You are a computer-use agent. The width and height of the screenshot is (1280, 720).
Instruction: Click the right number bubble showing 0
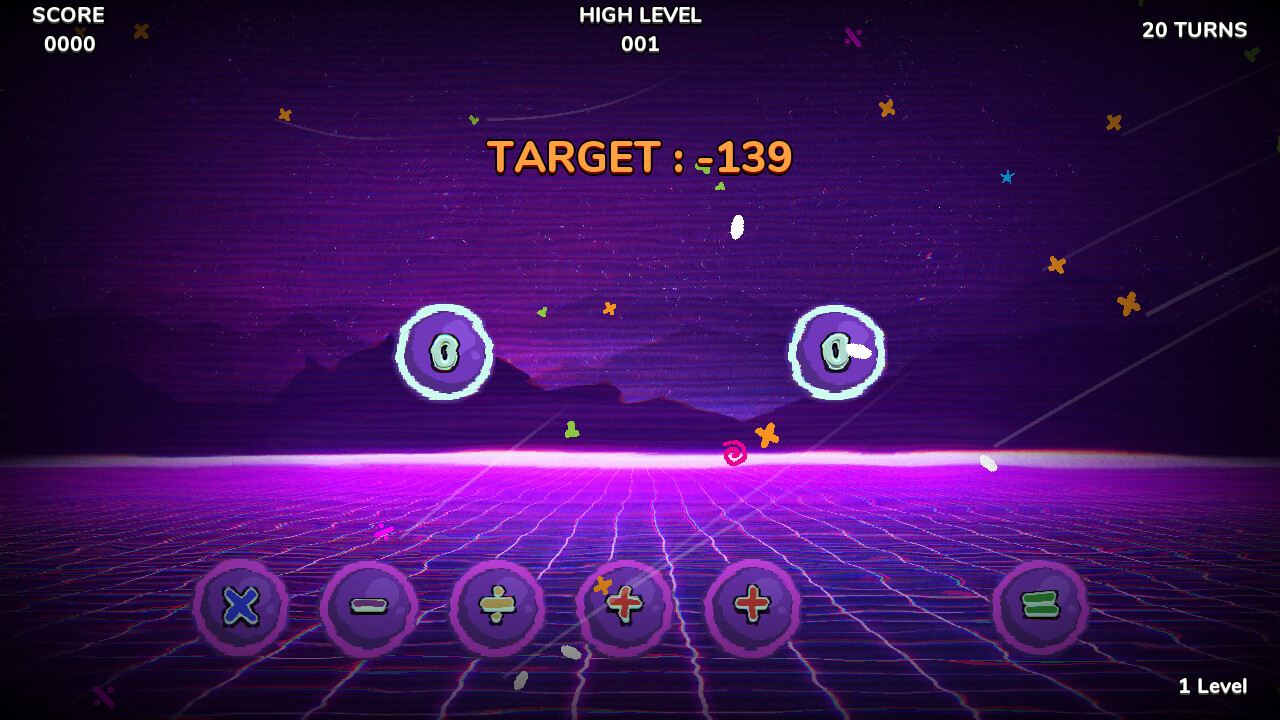[836, 352]
